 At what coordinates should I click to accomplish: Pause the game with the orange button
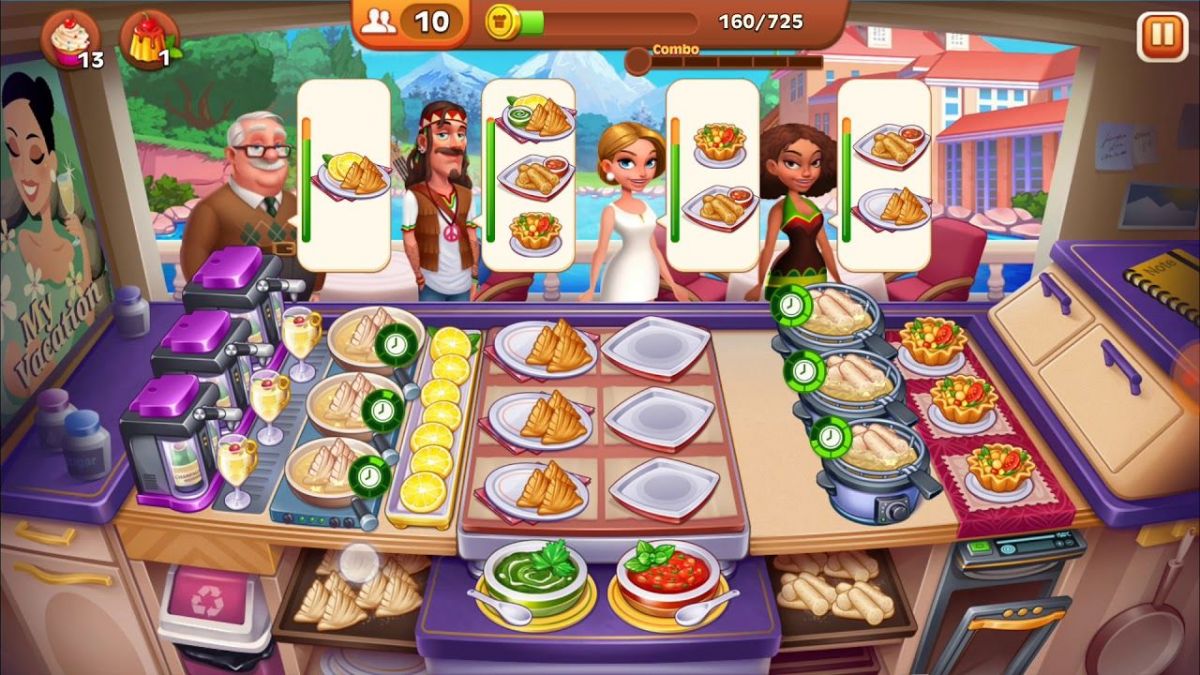[x=1161, y=36]
